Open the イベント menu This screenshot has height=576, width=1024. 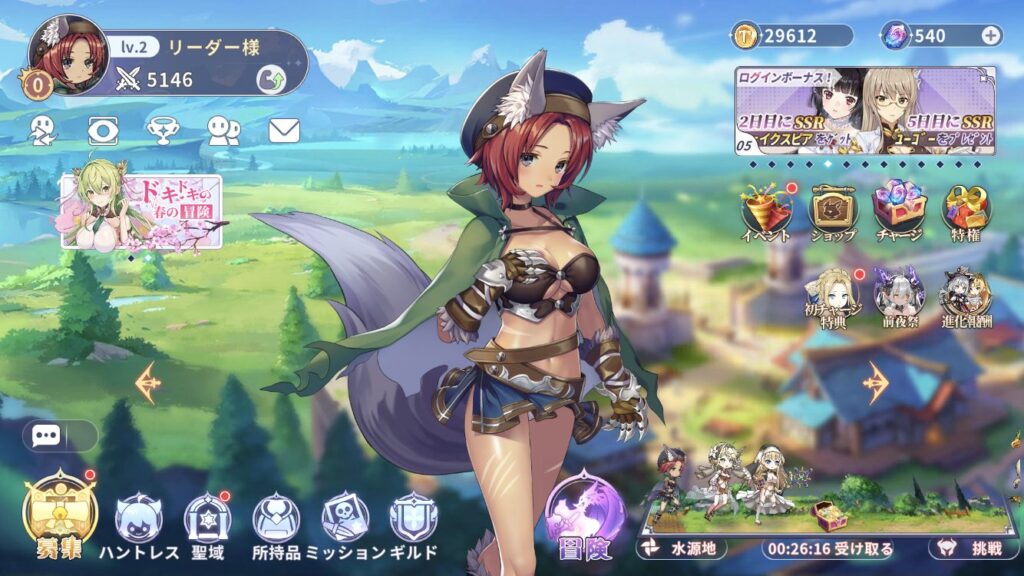coord(767,212)
